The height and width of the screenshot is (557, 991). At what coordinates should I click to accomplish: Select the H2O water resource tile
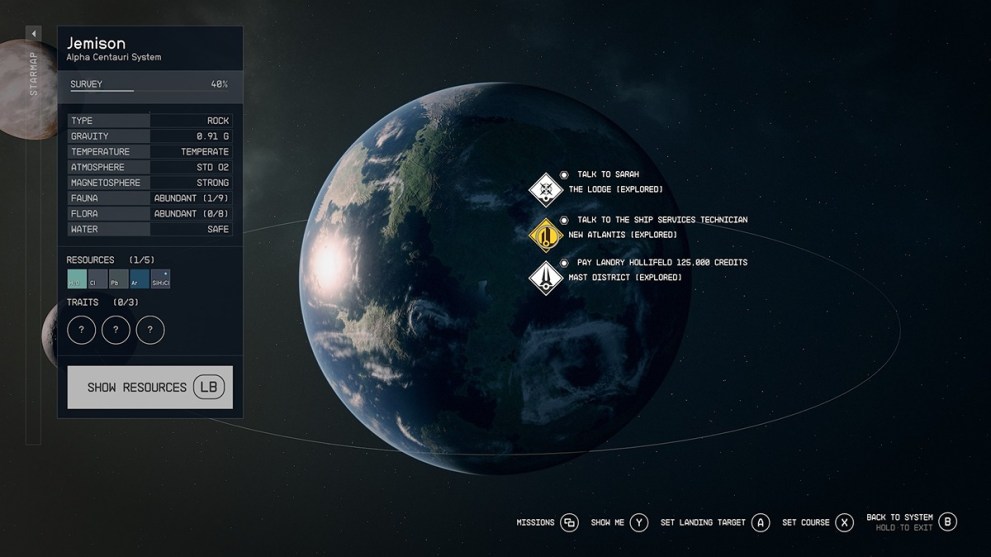77,279
